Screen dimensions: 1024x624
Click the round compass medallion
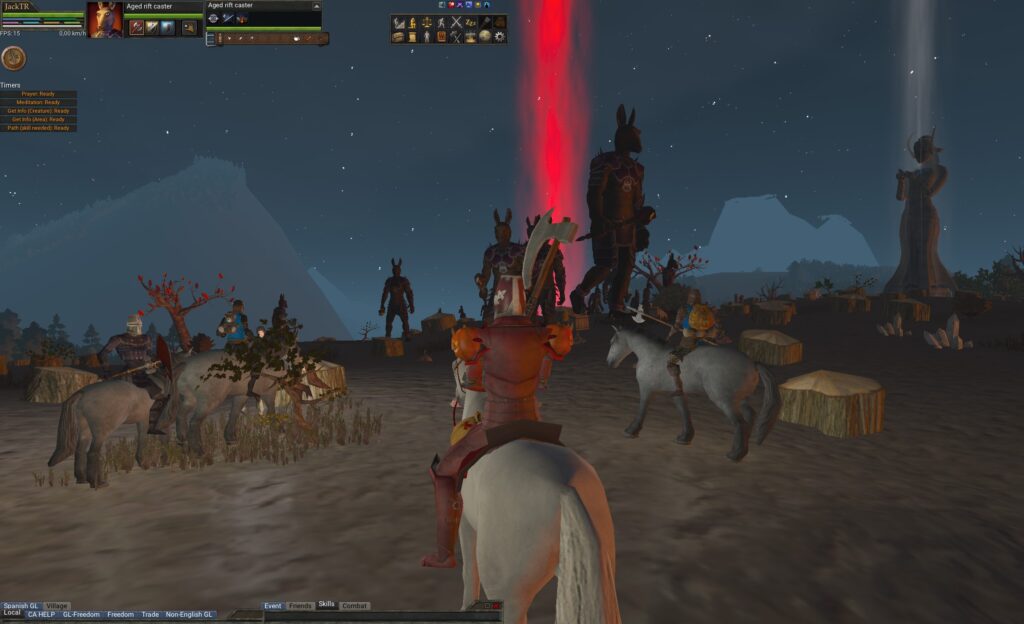click(x=14, y=58)
